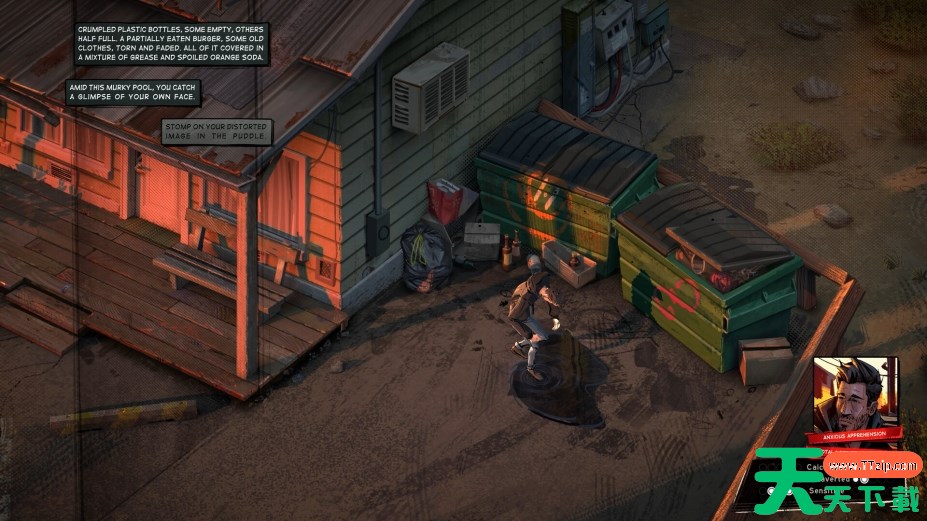The image size is (927, 521).
Task: Open the character portrait panel
Action: [855, 393]
